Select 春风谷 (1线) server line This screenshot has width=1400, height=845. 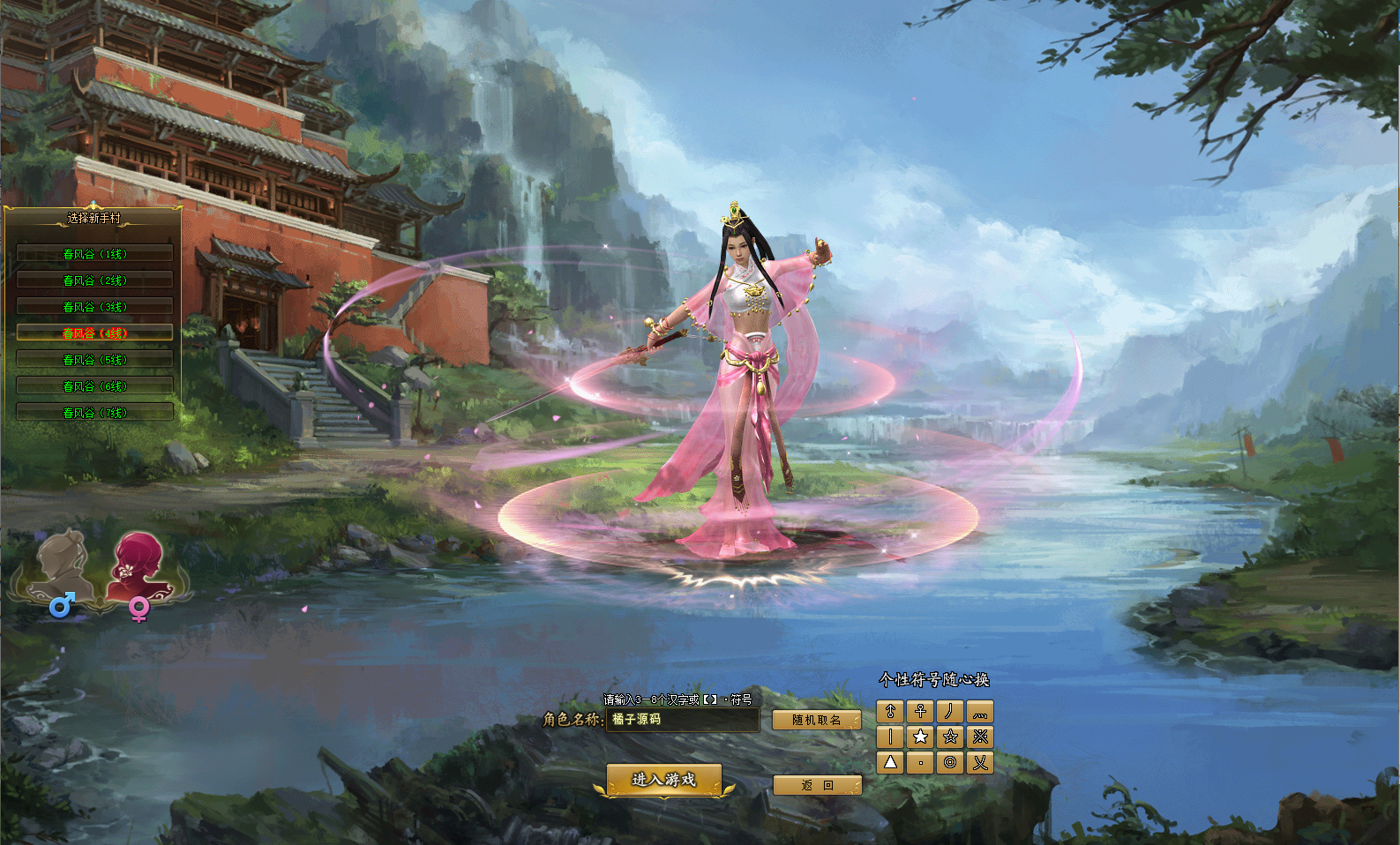(x=94, y=254)
